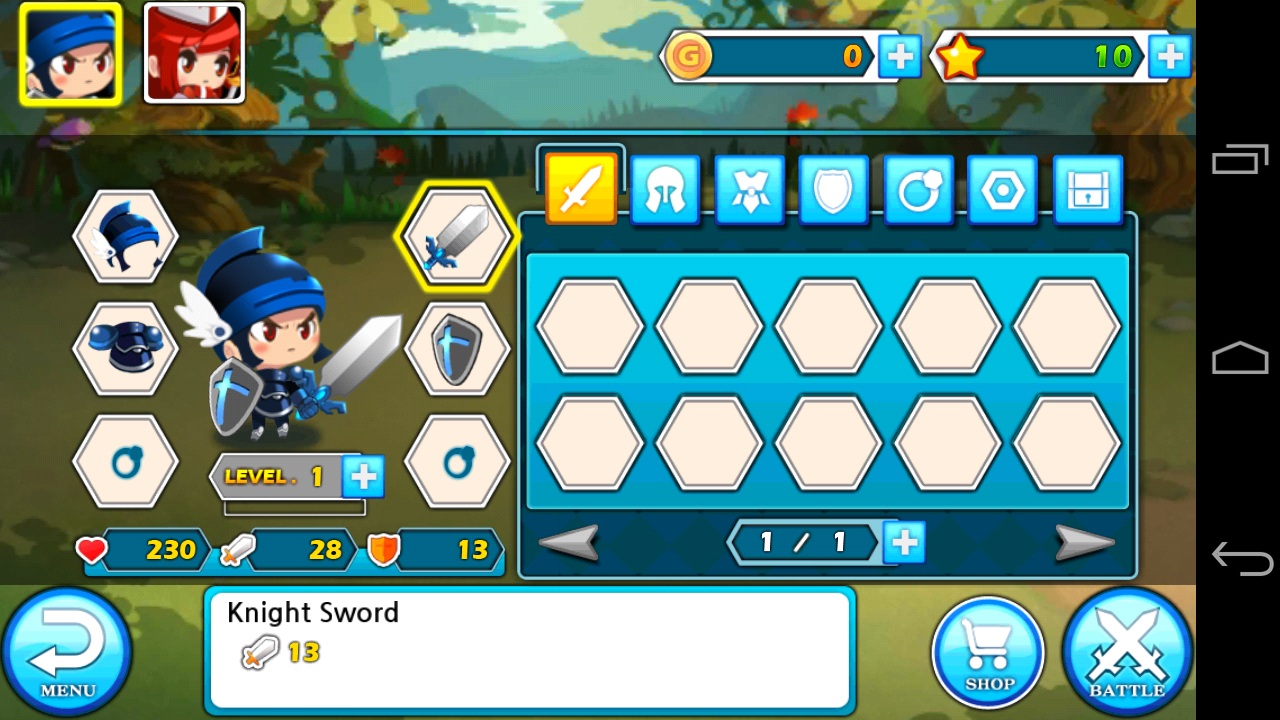
Task: Select the equipped Knight Sword slot
Action: click(457, 237)
